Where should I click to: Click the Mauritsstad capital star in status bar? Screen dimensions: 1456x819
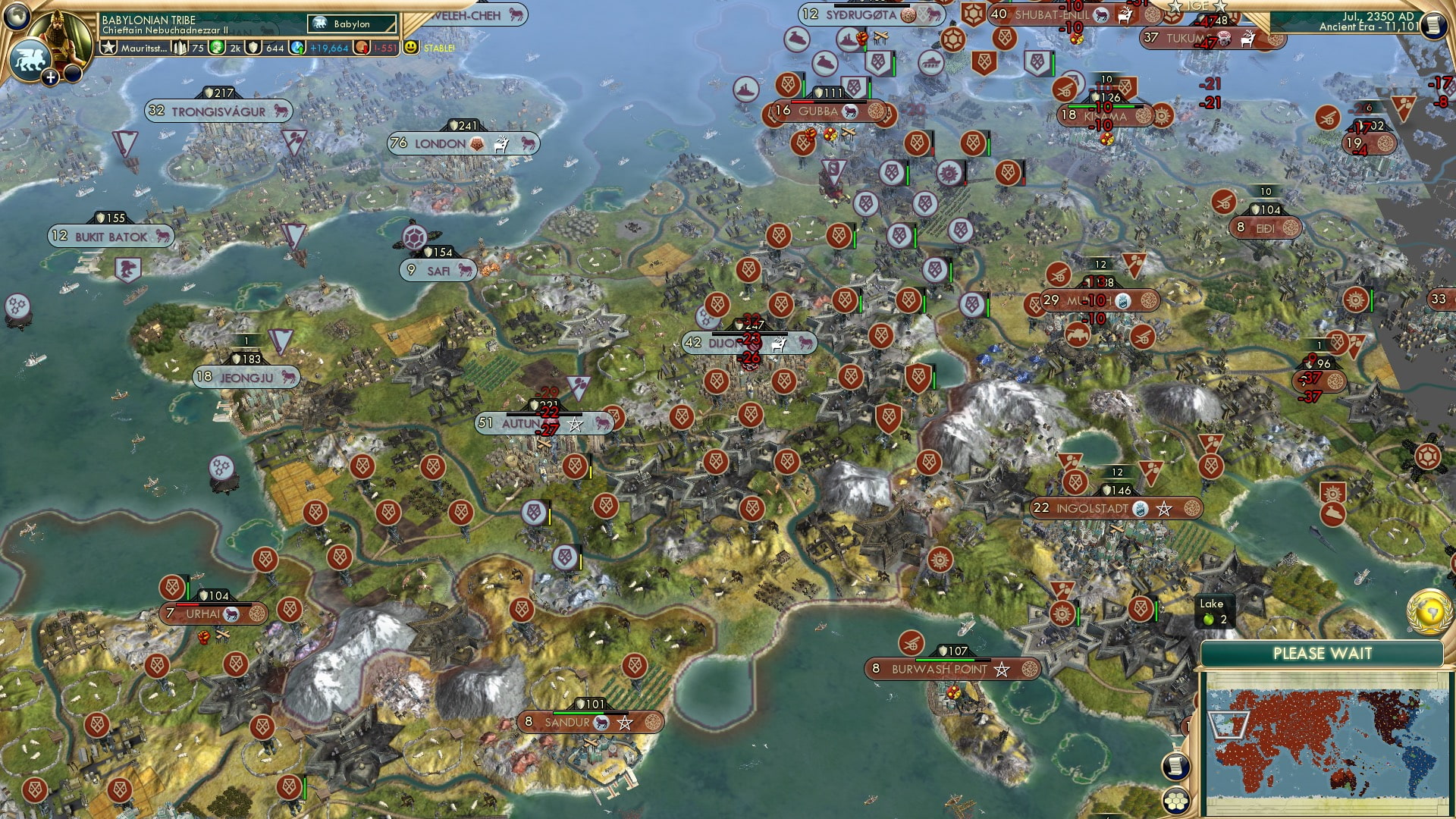pyautogui.click(x=109, y=48)
